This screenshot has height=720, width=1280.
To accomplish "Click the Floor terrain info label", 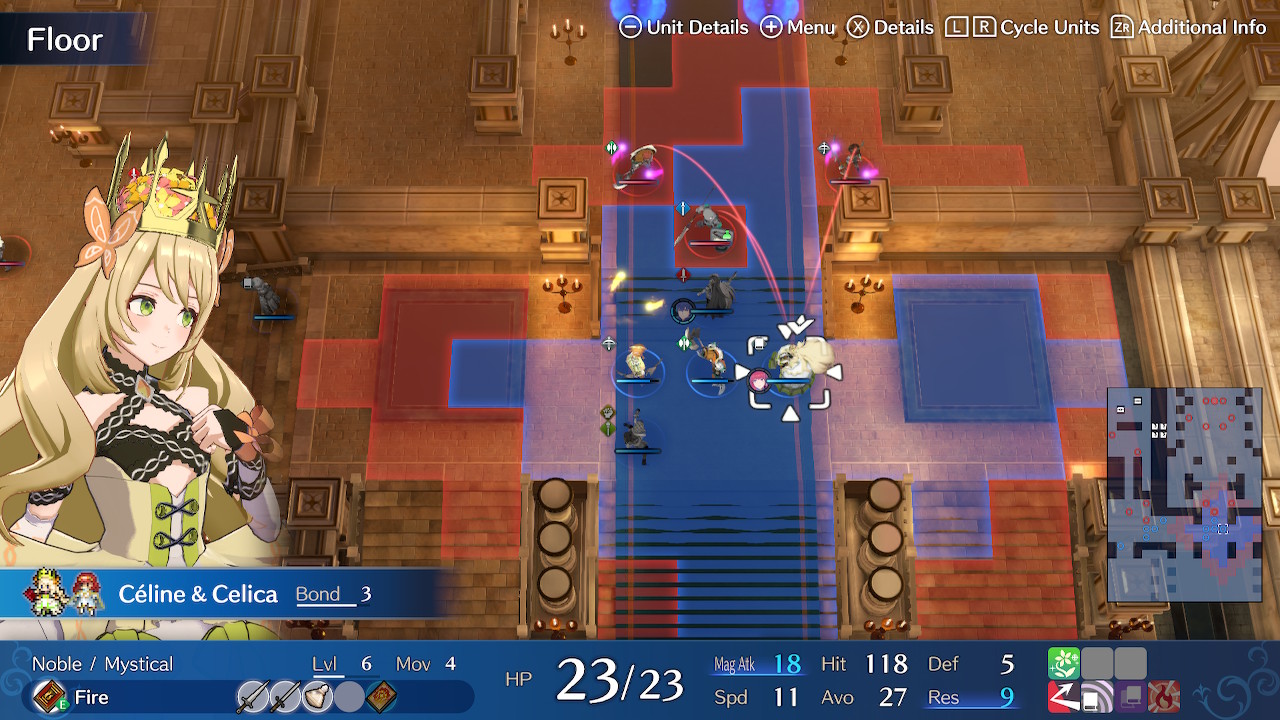I will click(65, 40).
